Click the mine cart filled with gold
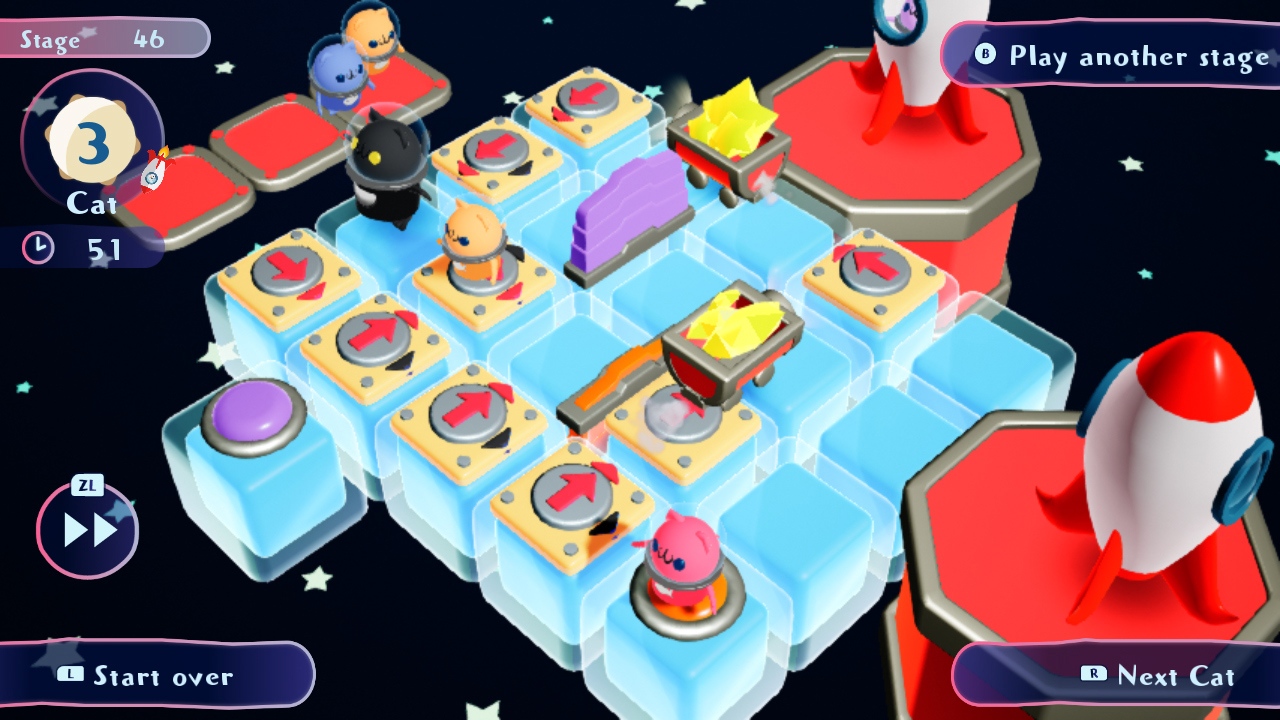1280x720 pixels. click(730, 345)
